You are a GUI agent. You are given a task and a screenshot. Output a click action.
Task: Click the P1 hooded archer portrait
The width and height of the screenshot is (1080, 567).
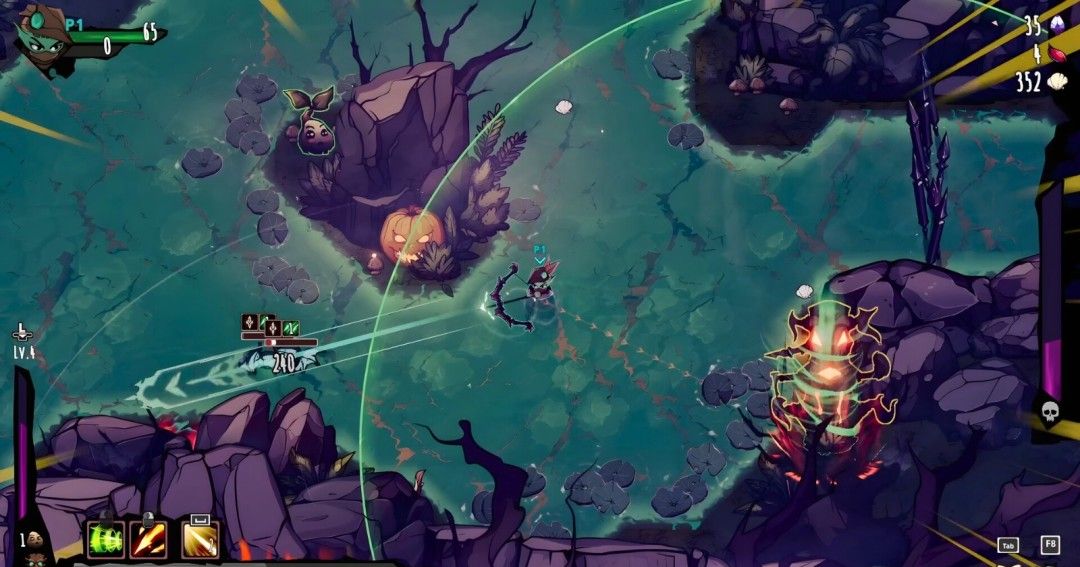(x=42, y=37)
